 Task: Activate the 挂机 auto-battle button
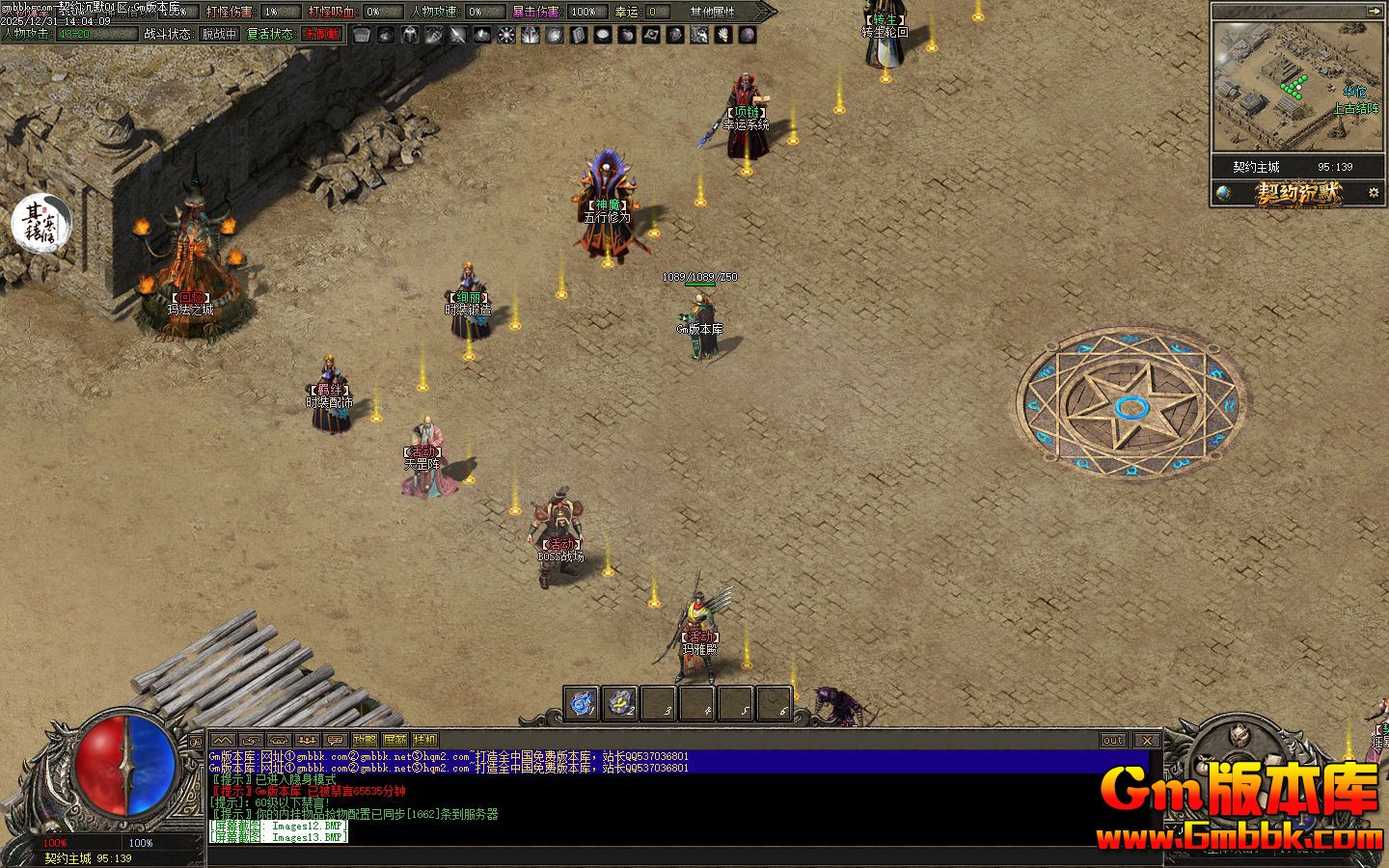(x=424, y=740)
